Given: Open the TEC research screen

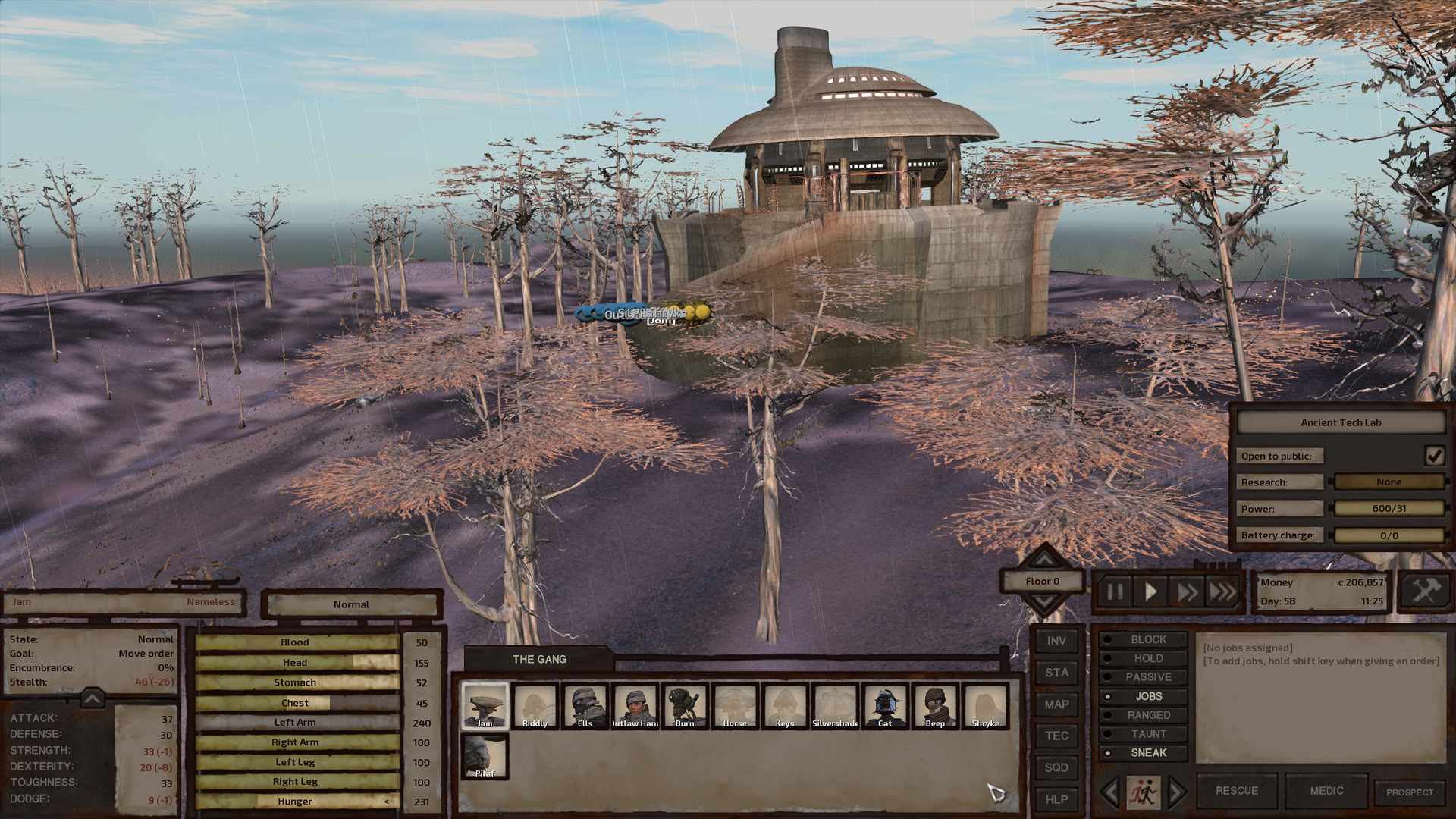Looking at the screenshot, I should (x=1056, y=736).
